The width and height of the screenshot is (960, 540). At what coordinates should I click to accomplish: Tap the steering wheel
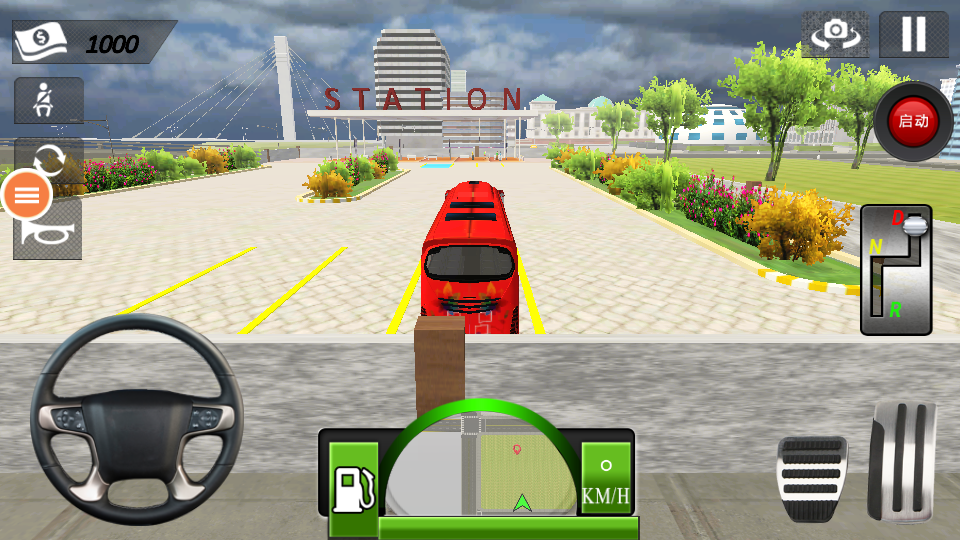[136, 419]
